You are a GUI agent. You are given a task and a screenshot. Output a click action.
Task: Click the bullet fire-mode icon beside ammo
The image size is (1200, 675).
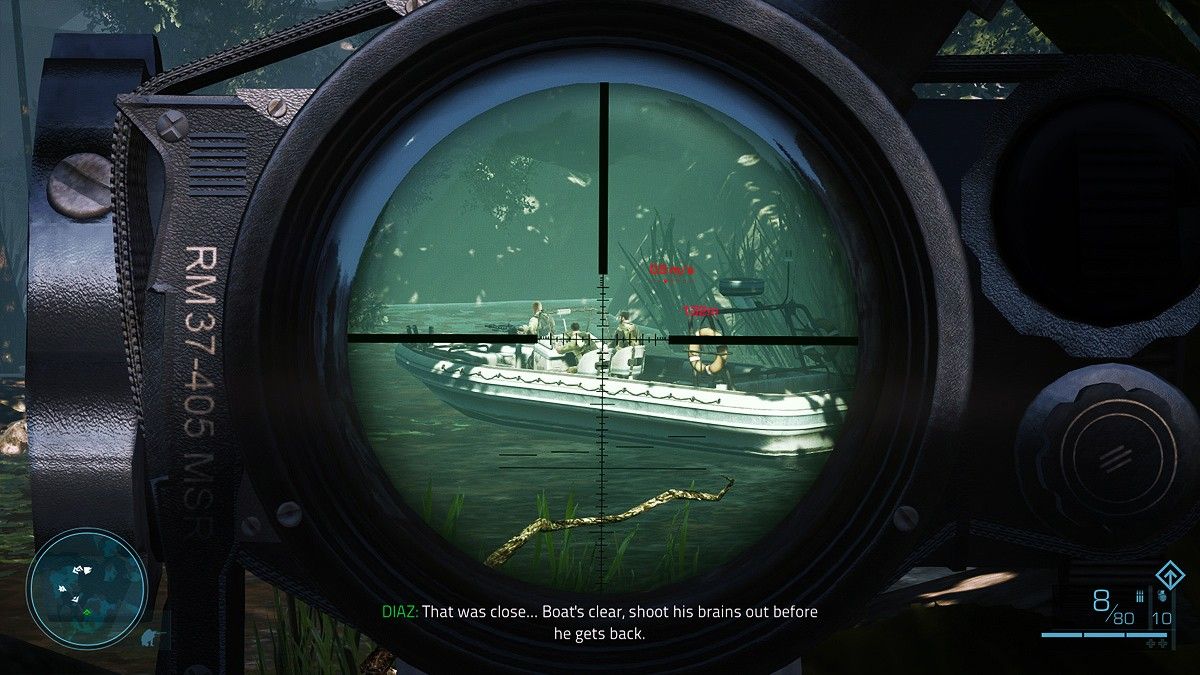pos(1138,596)
